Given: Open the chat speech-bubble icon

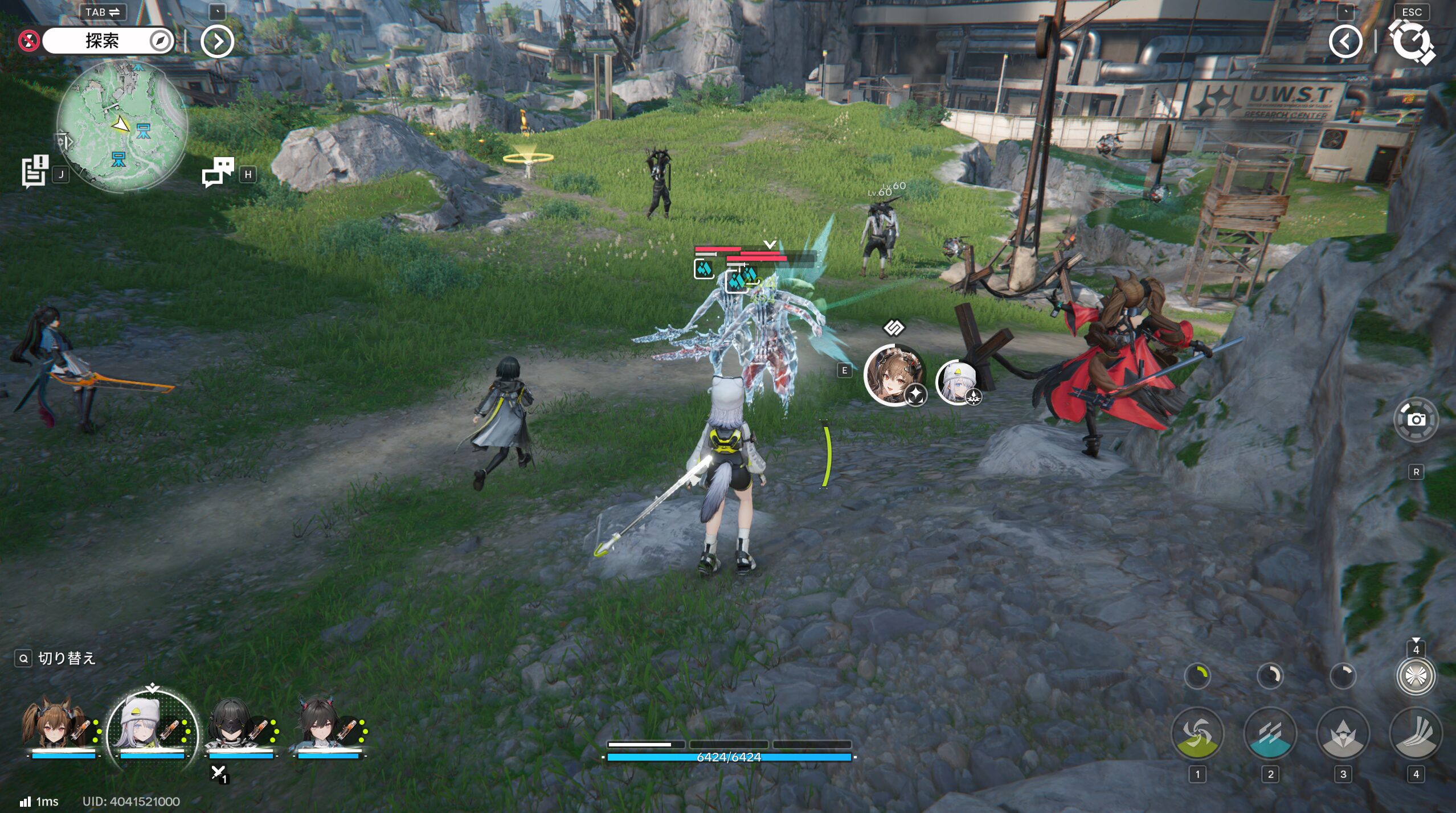Looking at the screenshot, I should point(218,172).
